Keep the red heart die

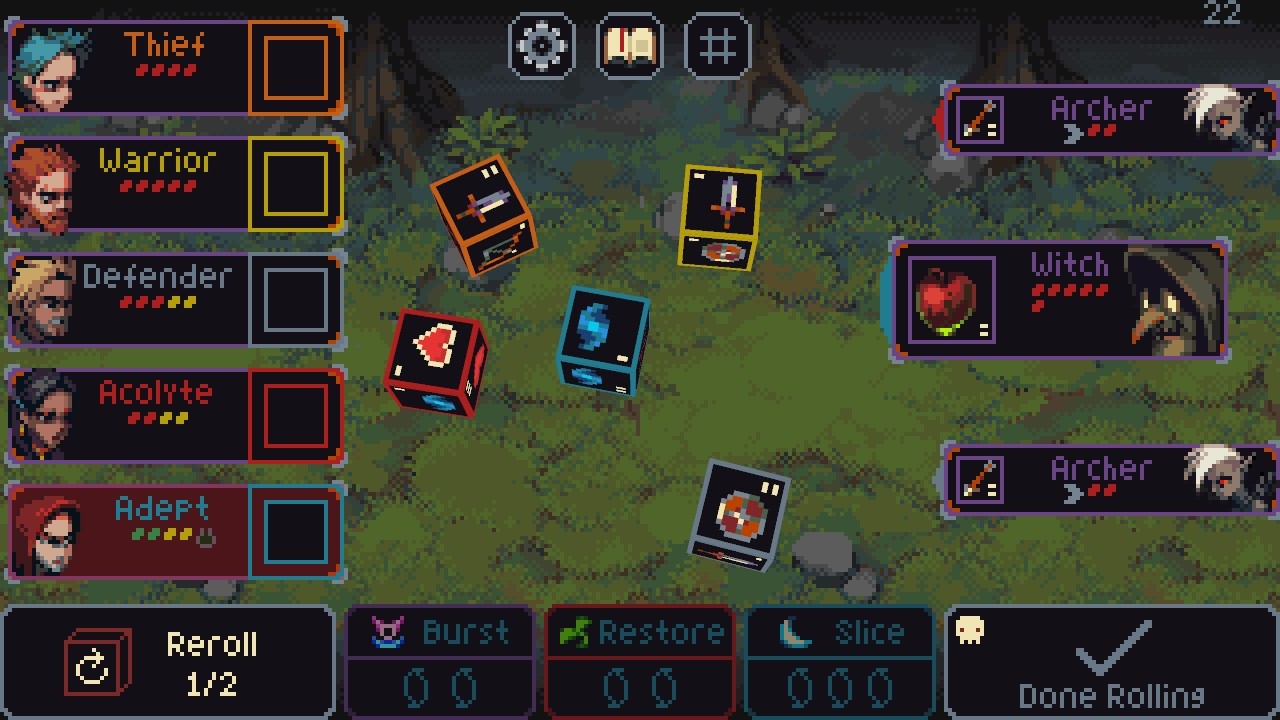pos(437,361)
